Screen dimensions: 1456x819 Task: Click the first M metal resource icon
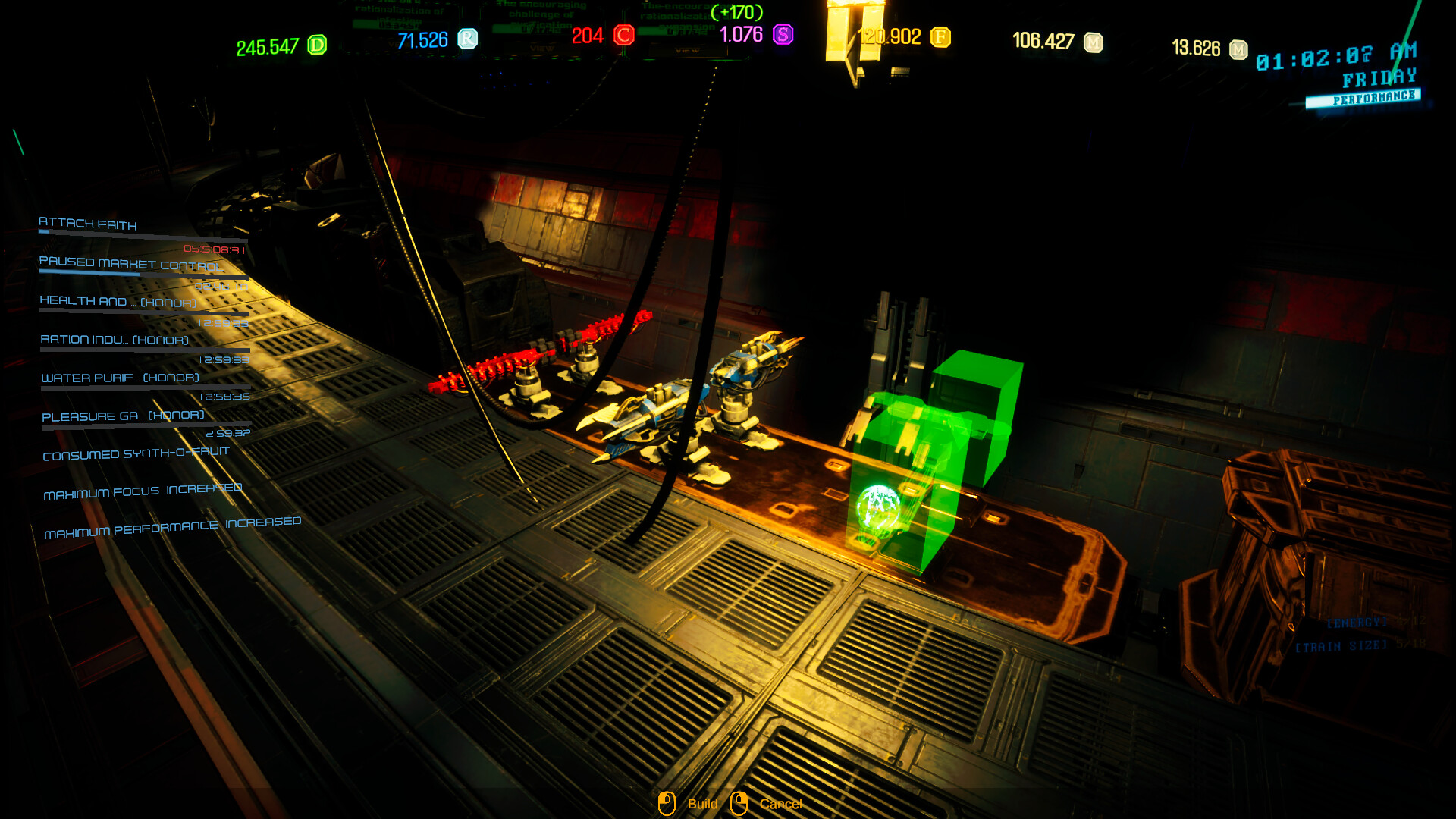[x=1092, y=42]
